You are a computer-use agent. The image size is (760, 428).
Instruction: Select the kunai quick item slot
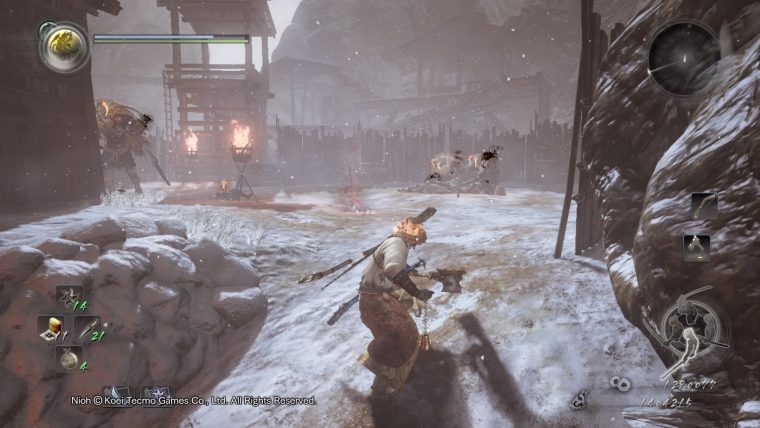(x=90, y=326)
